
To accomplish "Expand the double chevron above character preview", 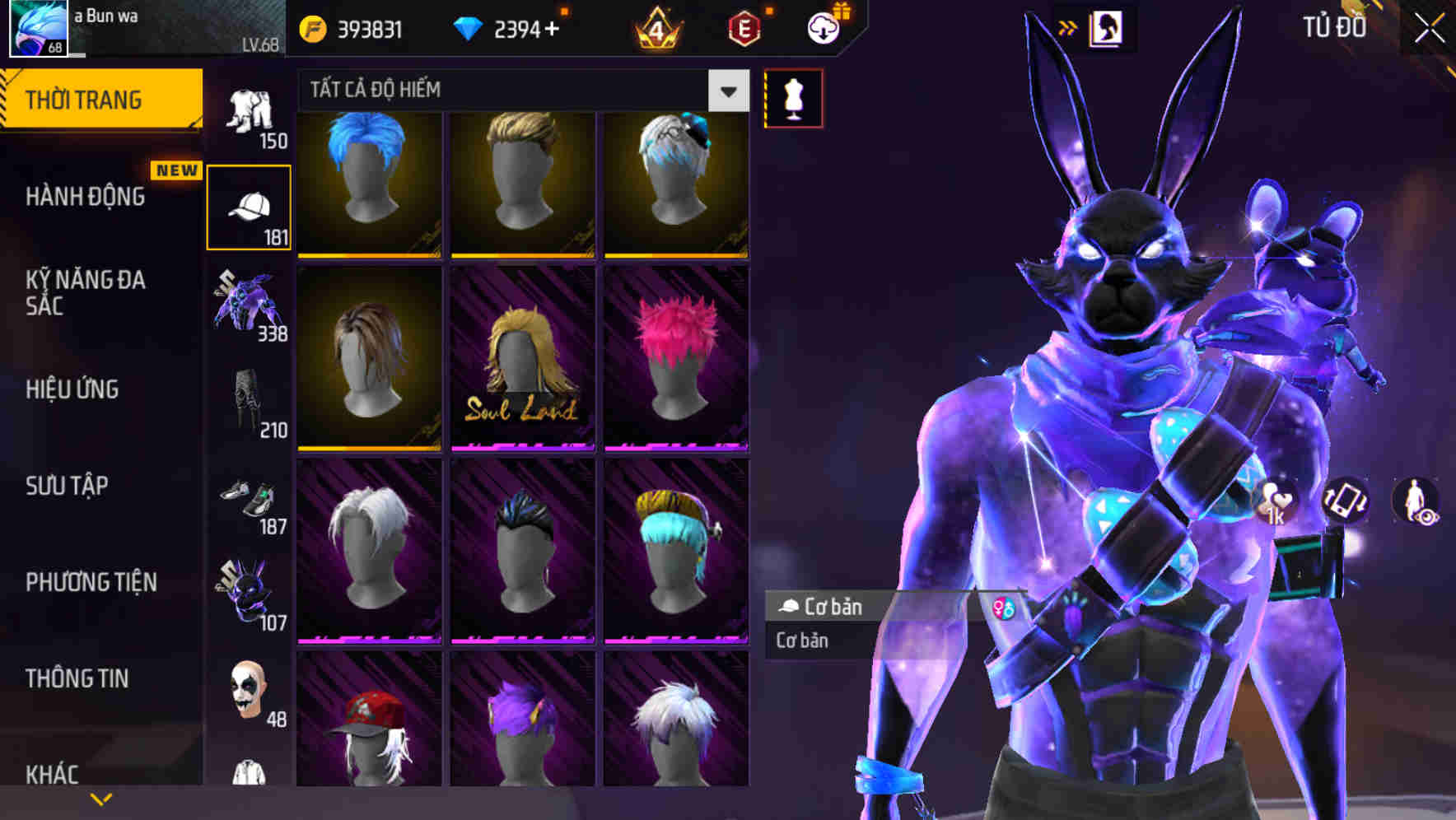I will tap(1067, 26).
